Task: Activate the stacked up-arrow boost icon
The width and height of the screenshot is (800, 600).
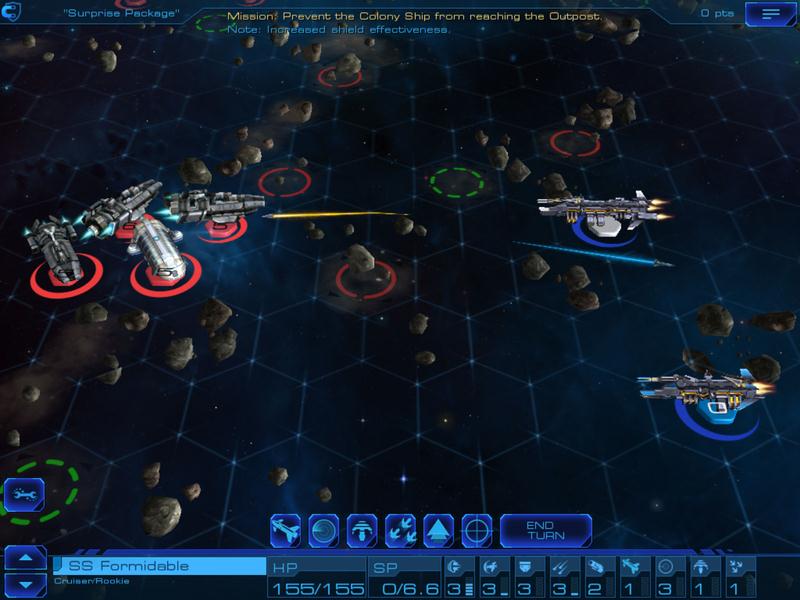Action: pyautogui.click(x=439, y=530)
